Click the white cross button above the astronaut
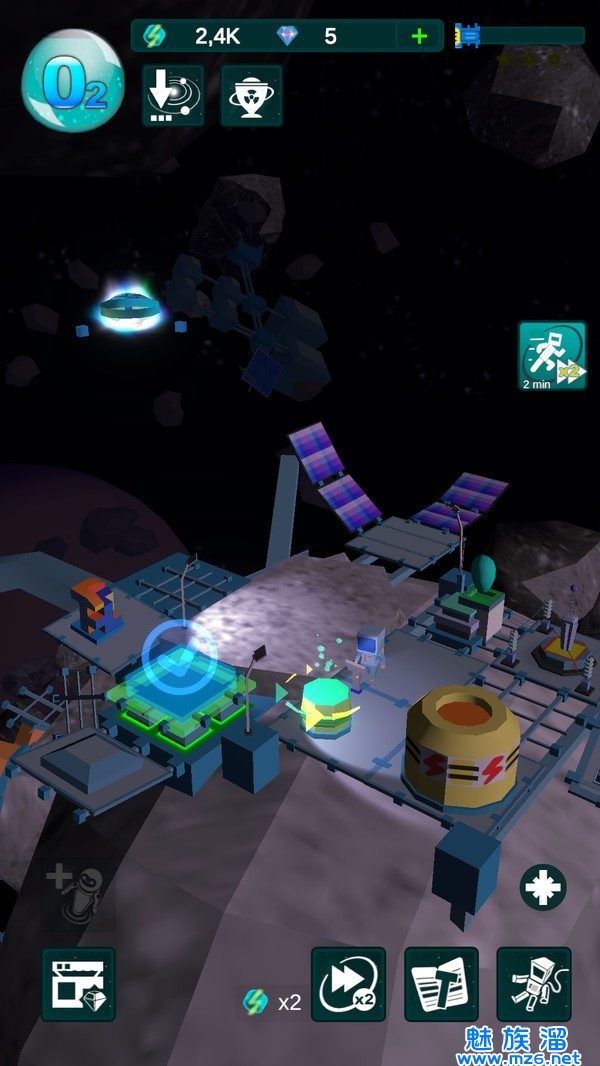Image resolution: width=600 pixels, height=1066 pixels. [543, 887]
